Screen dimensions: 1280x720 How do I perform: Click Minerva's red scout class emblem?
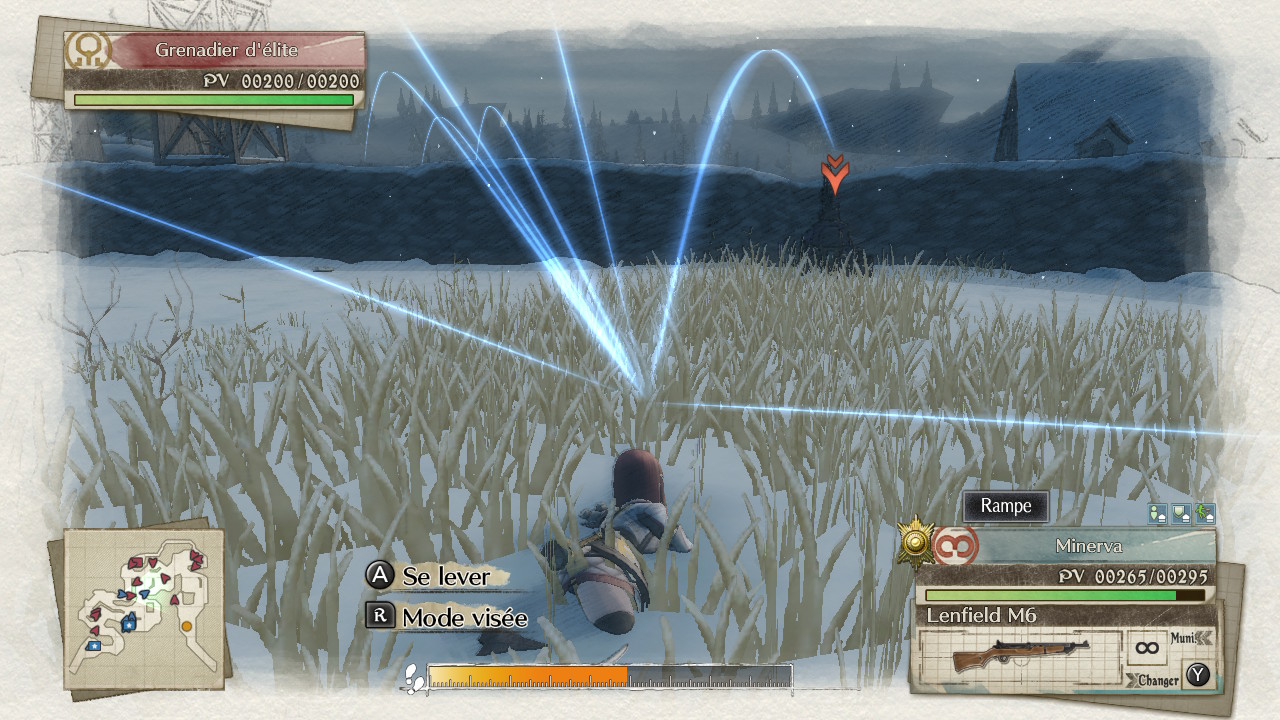pos(955,546)
